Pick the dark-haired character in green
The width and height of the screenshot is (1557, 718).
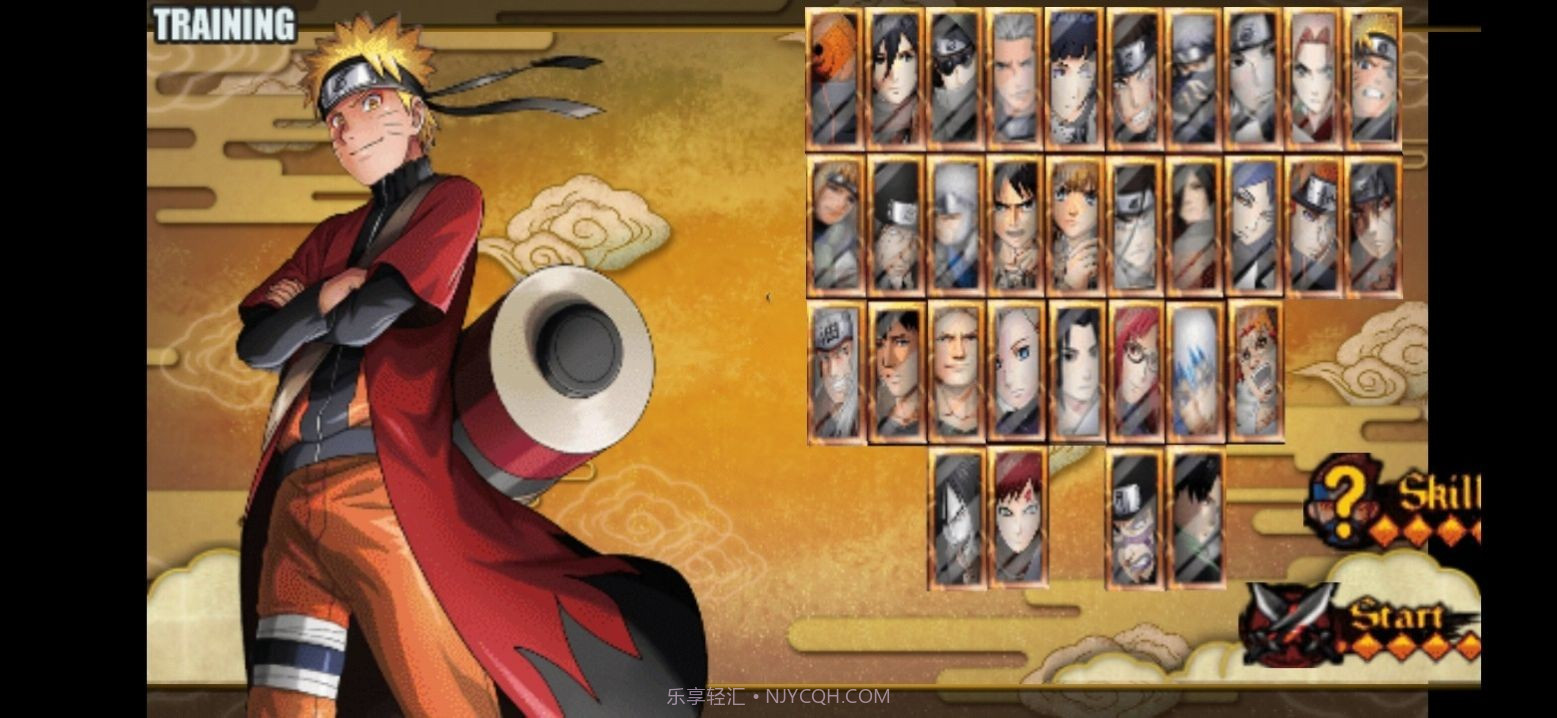[x=1195, y=517]
